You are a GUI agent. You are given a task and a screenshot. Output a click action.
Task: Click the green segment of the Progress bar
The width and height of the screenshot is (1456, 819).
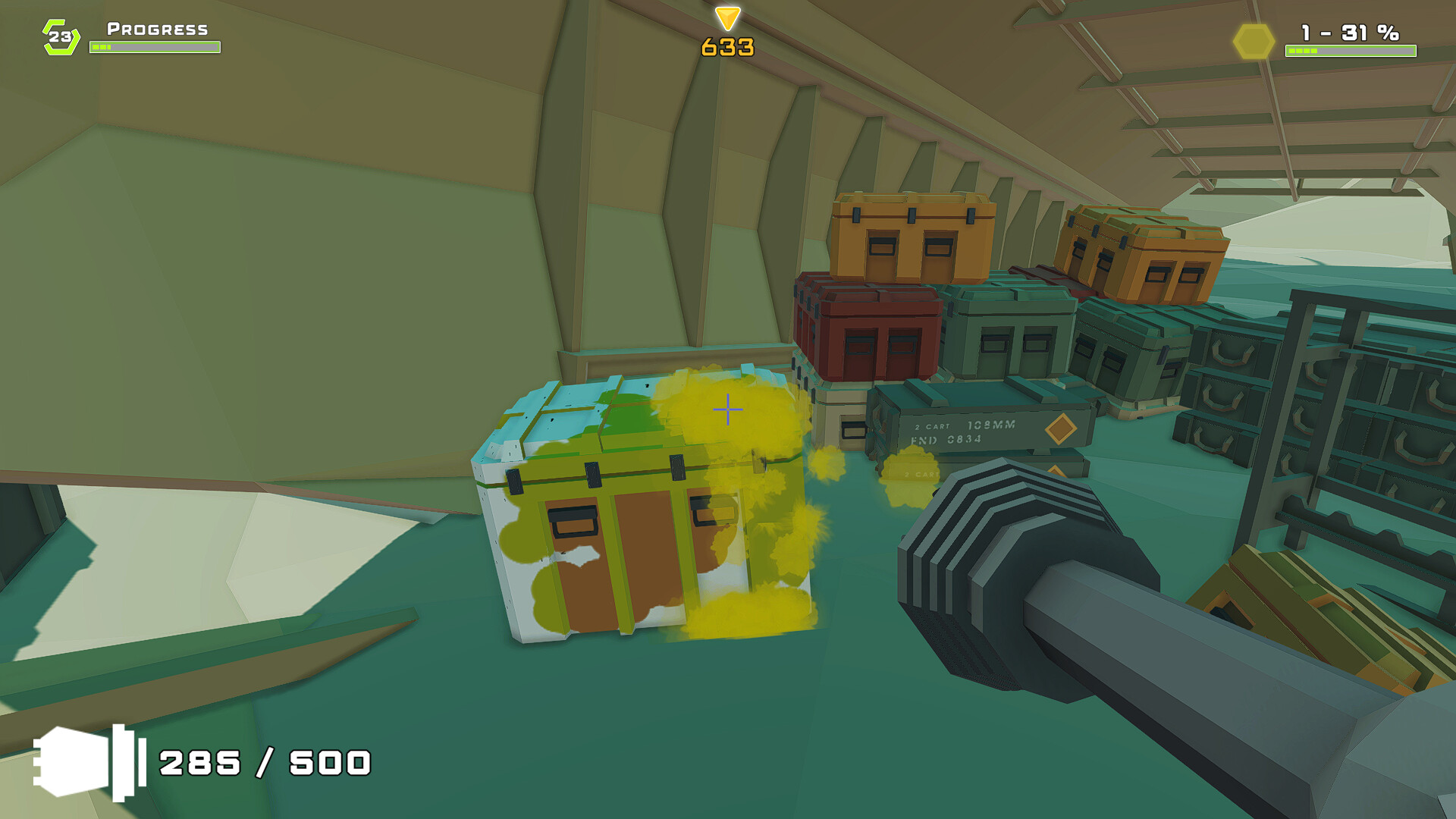click(102, 45)
